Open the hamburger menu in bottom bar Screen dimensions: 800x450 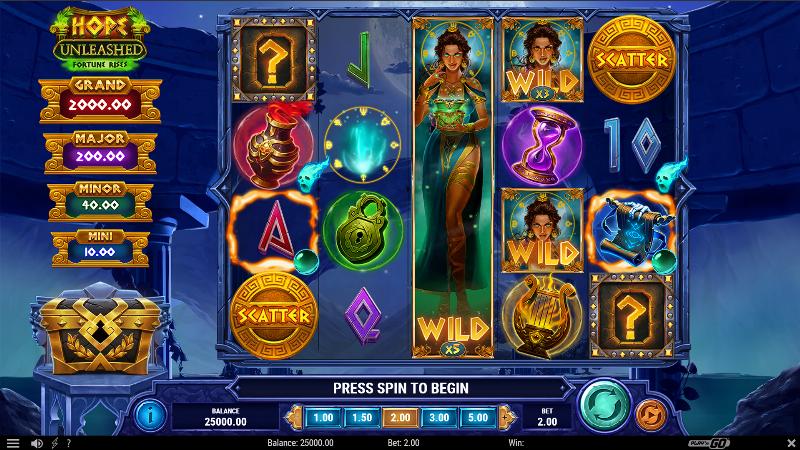point(12,442)
